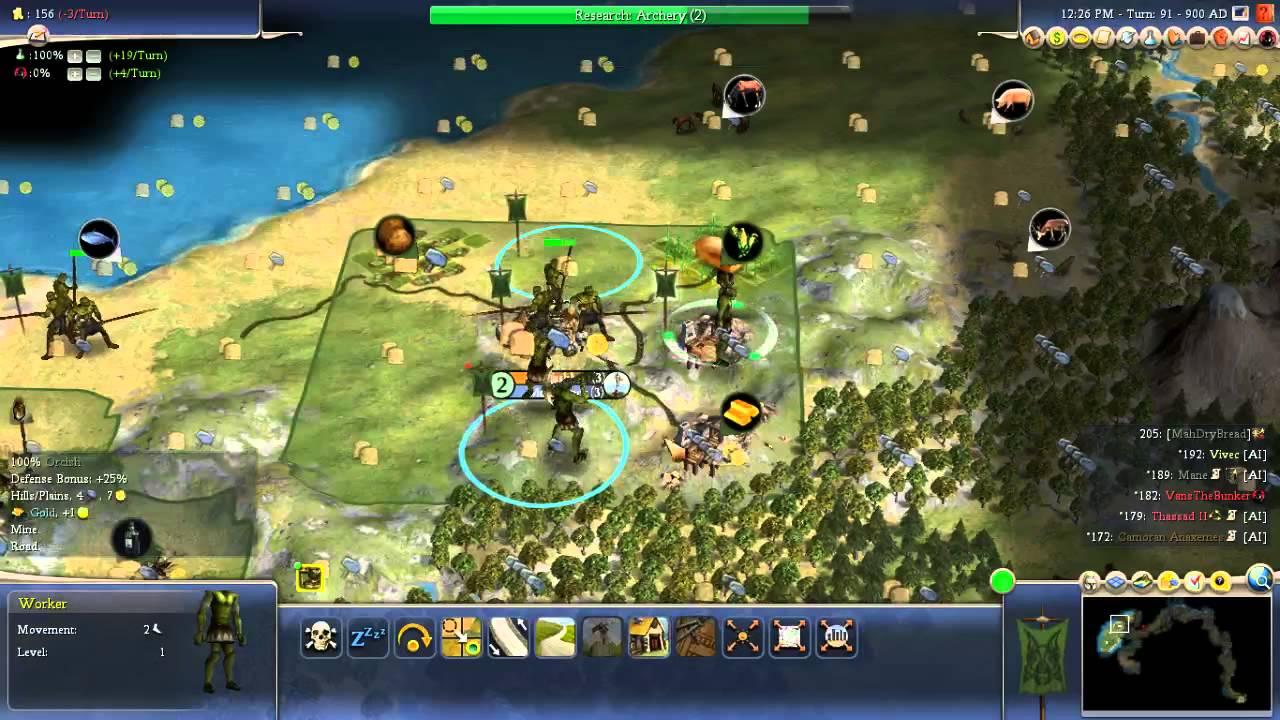
Task: Open the Technology advisor flask icon
Action: click(1150, 38)
